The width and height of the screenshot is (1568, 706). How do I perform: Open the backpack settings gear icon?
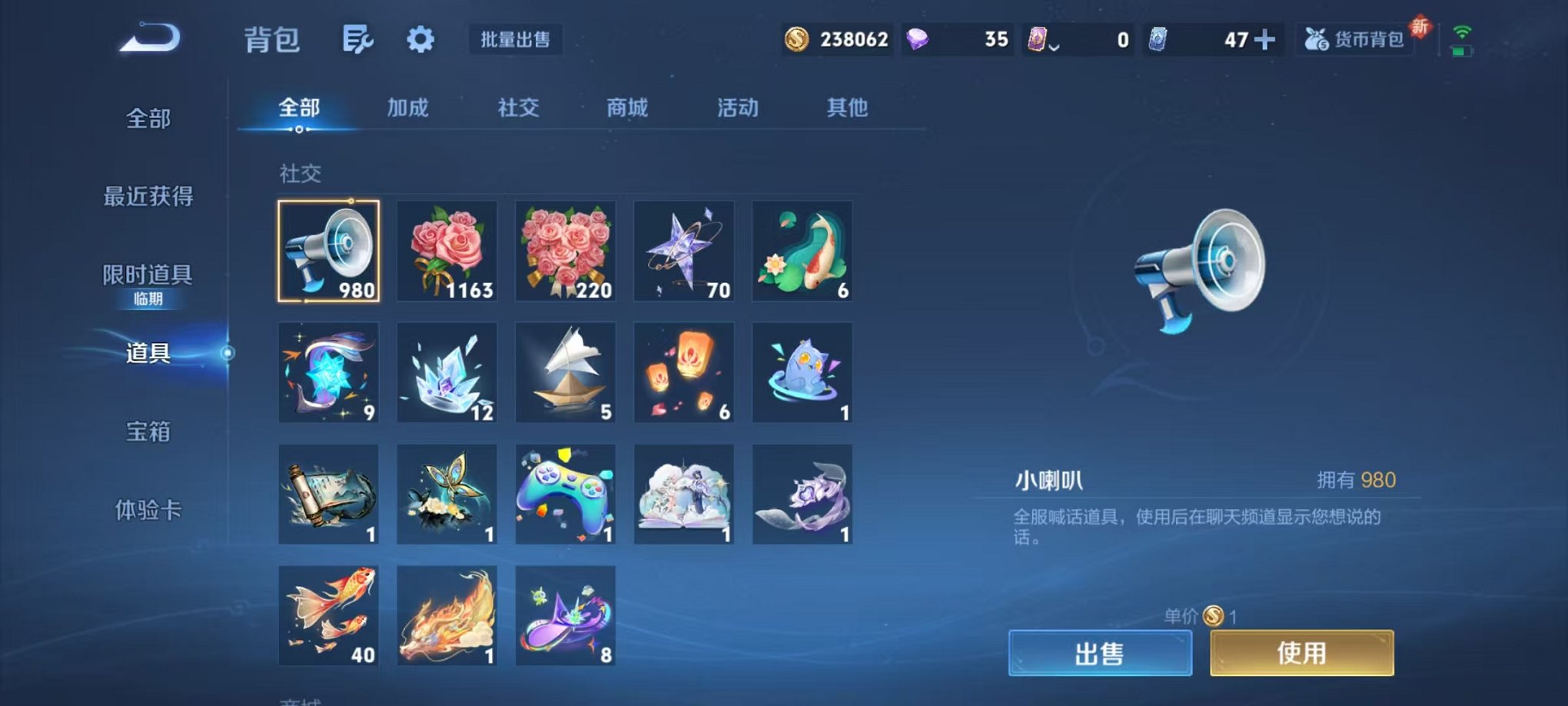pyautogui.click(x=419, y=38)
